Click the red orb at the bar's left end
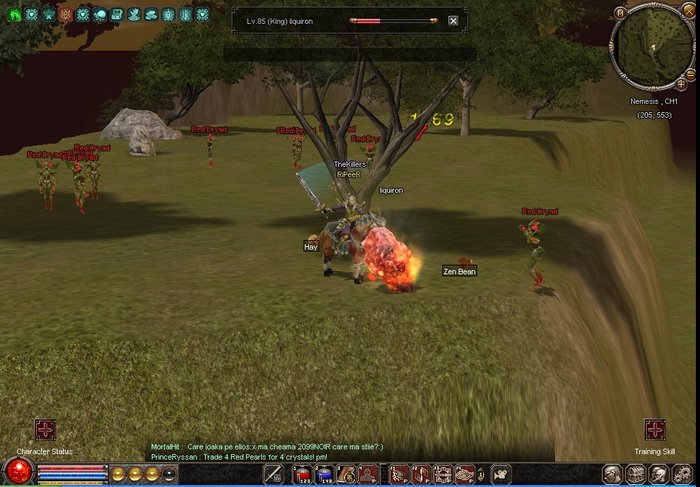The image size is (700, 487). (x=17, y=471)
